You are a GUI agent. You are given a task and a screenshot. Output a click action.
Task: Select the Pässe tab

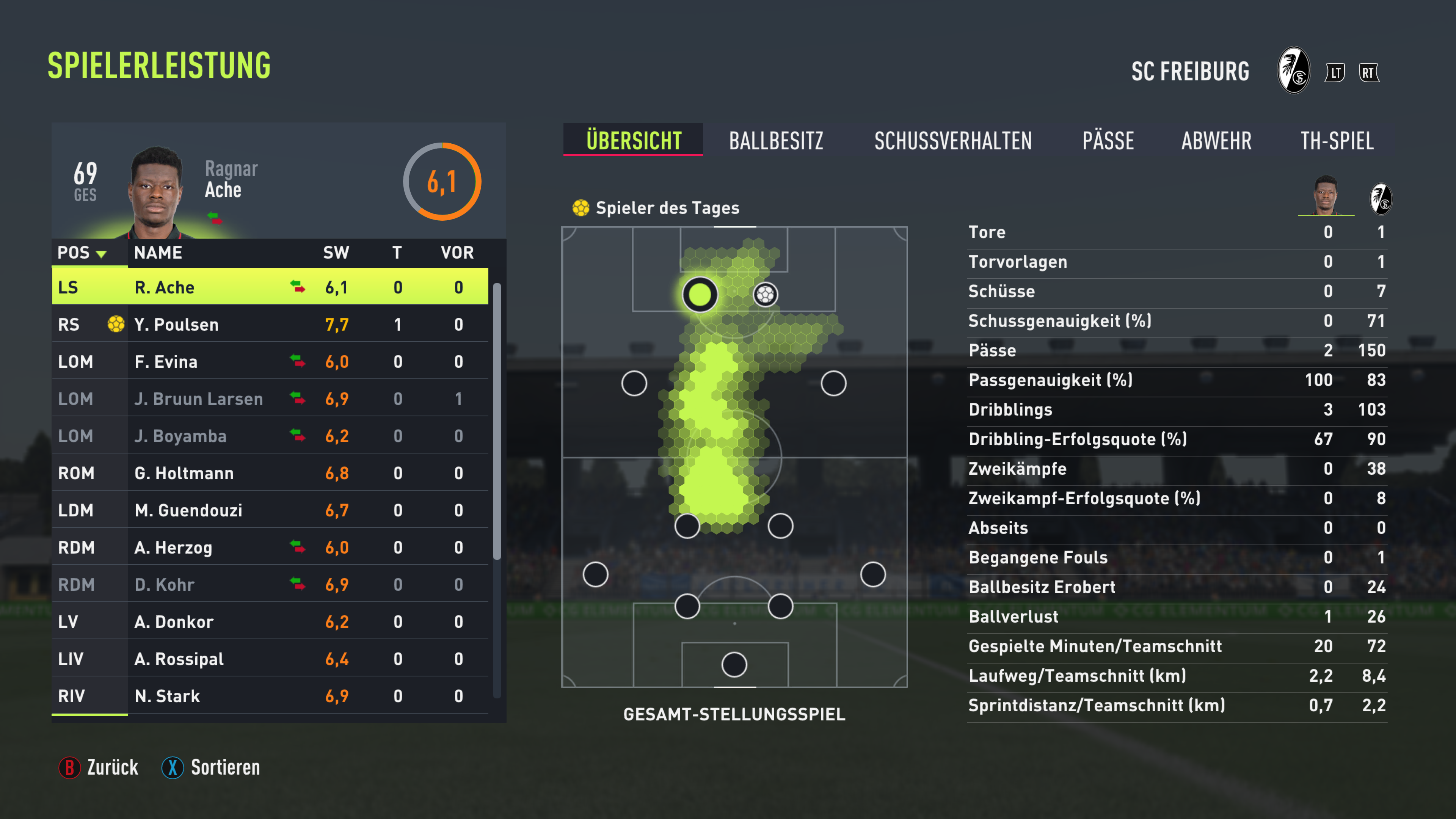(1107, 141)
